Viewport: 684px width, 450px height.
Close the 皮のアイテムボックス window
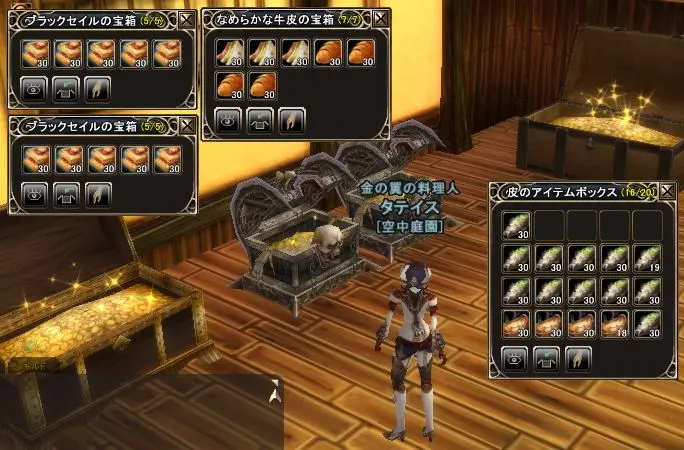coord(667,190)
